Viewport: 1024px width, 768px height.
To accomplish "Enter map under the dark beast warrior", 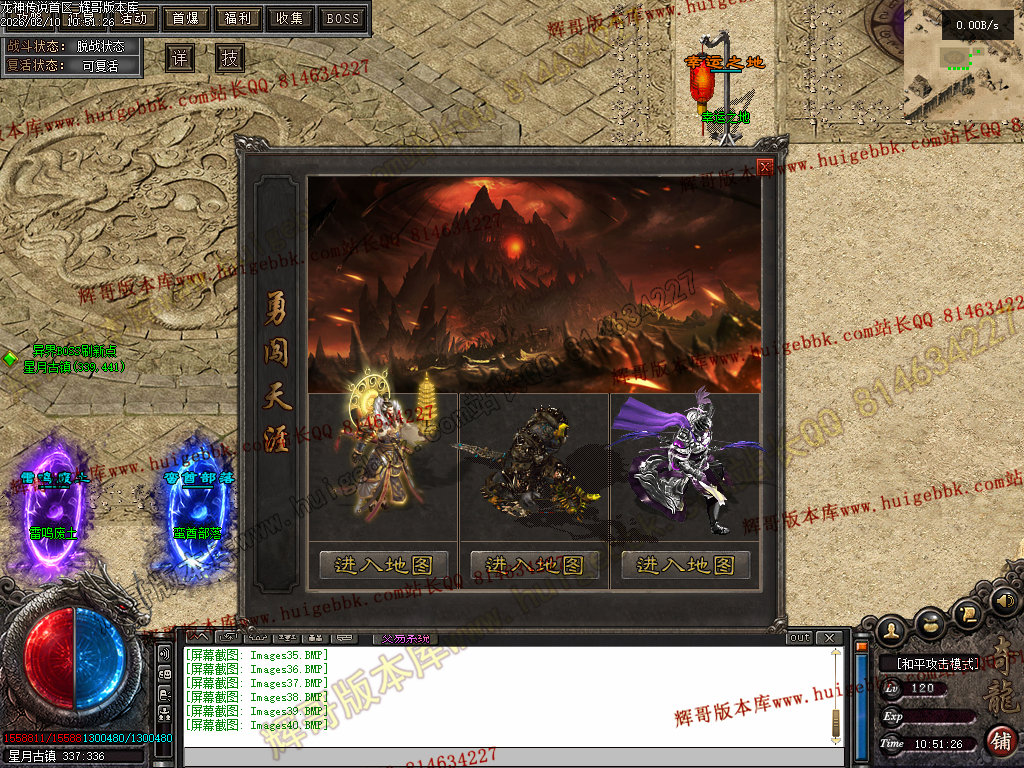I will pos(534,565).
